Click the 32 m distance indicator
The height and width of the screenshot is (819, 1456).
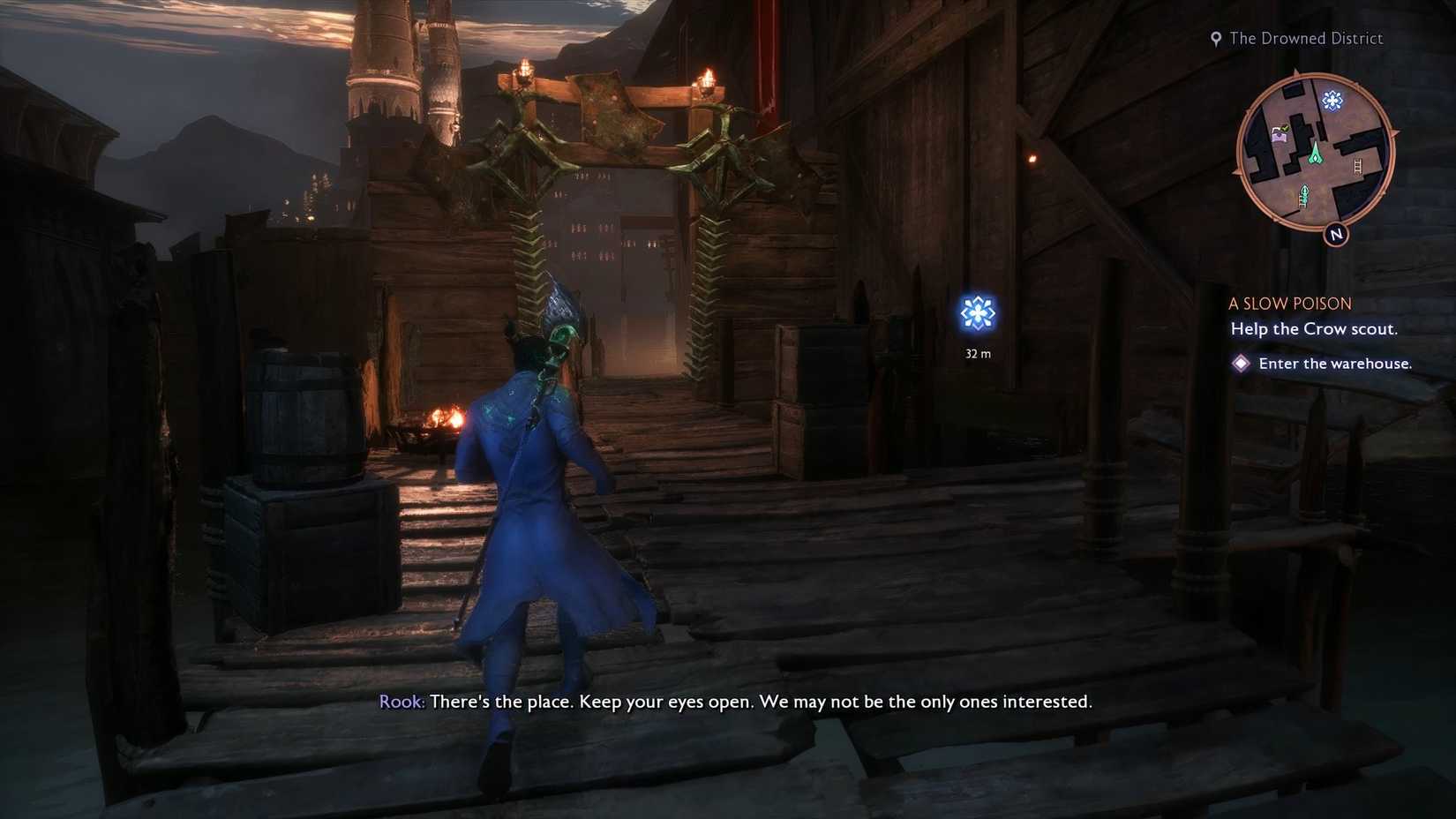(x=976, y=353)
